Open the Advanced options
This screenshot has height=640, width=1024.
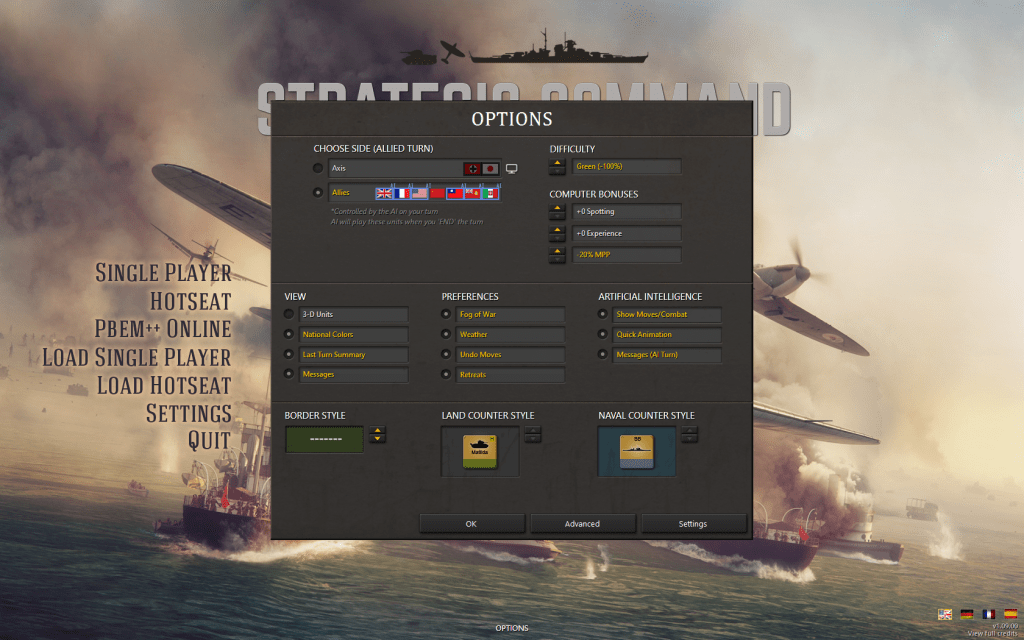[582, 523]
